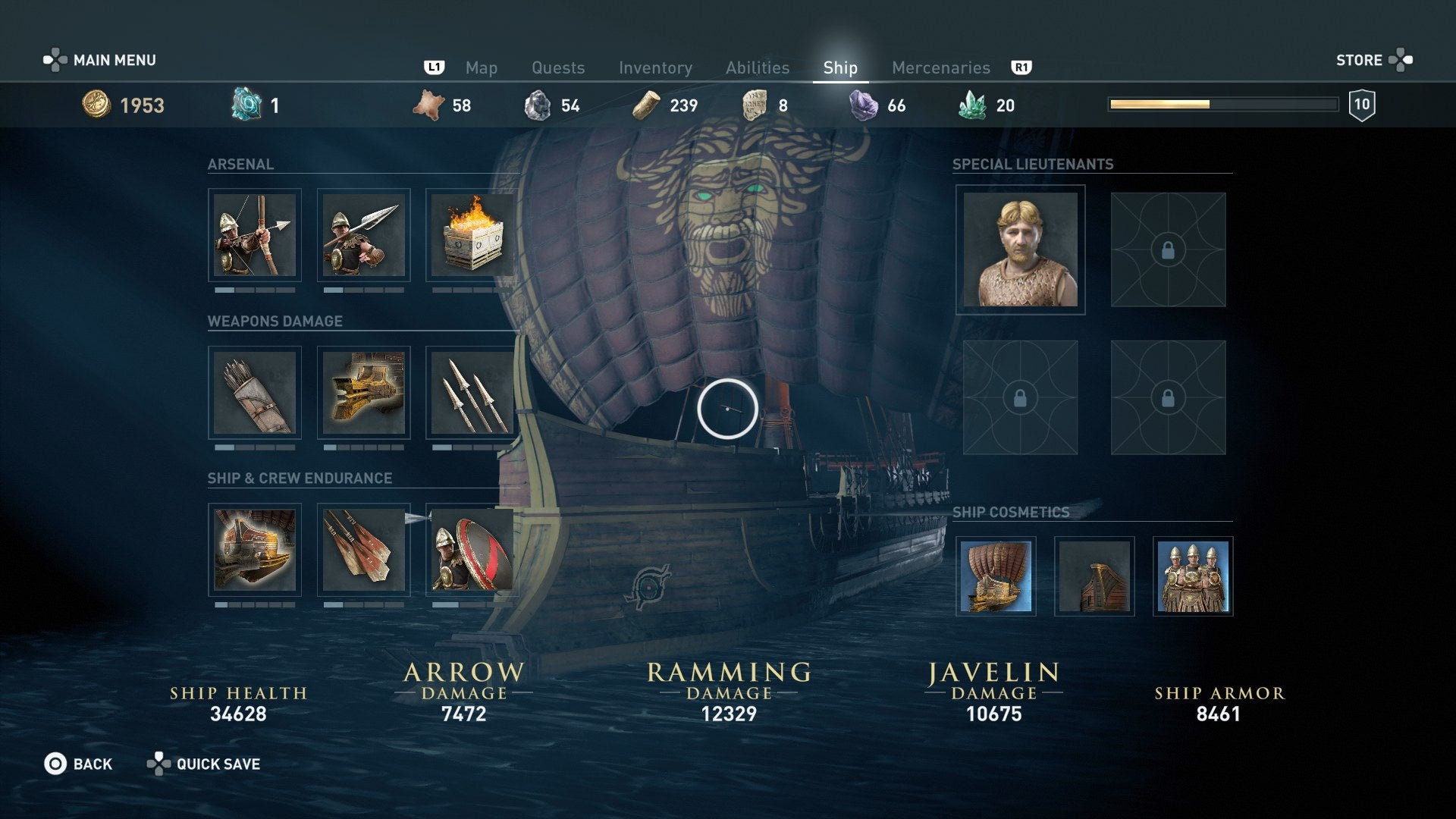Open the Mercenaries tab
The image size is (1456, 819).
point(942,67)
